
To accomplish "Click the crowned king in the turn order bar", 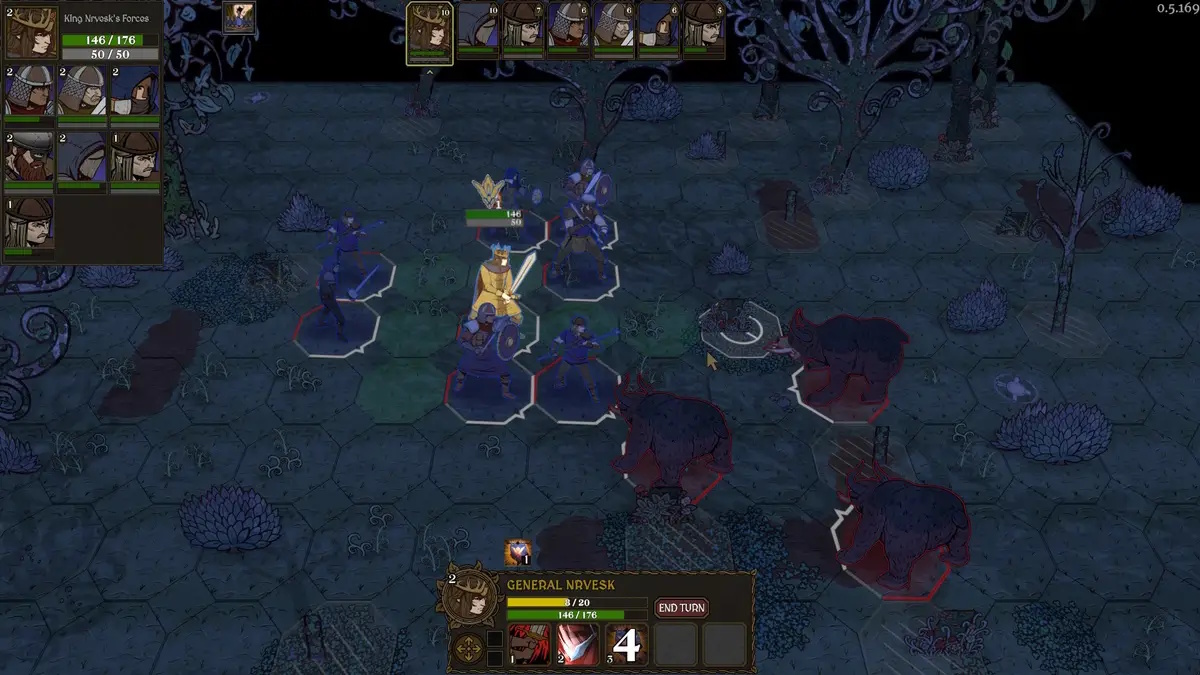I will [x=429, y=29].
